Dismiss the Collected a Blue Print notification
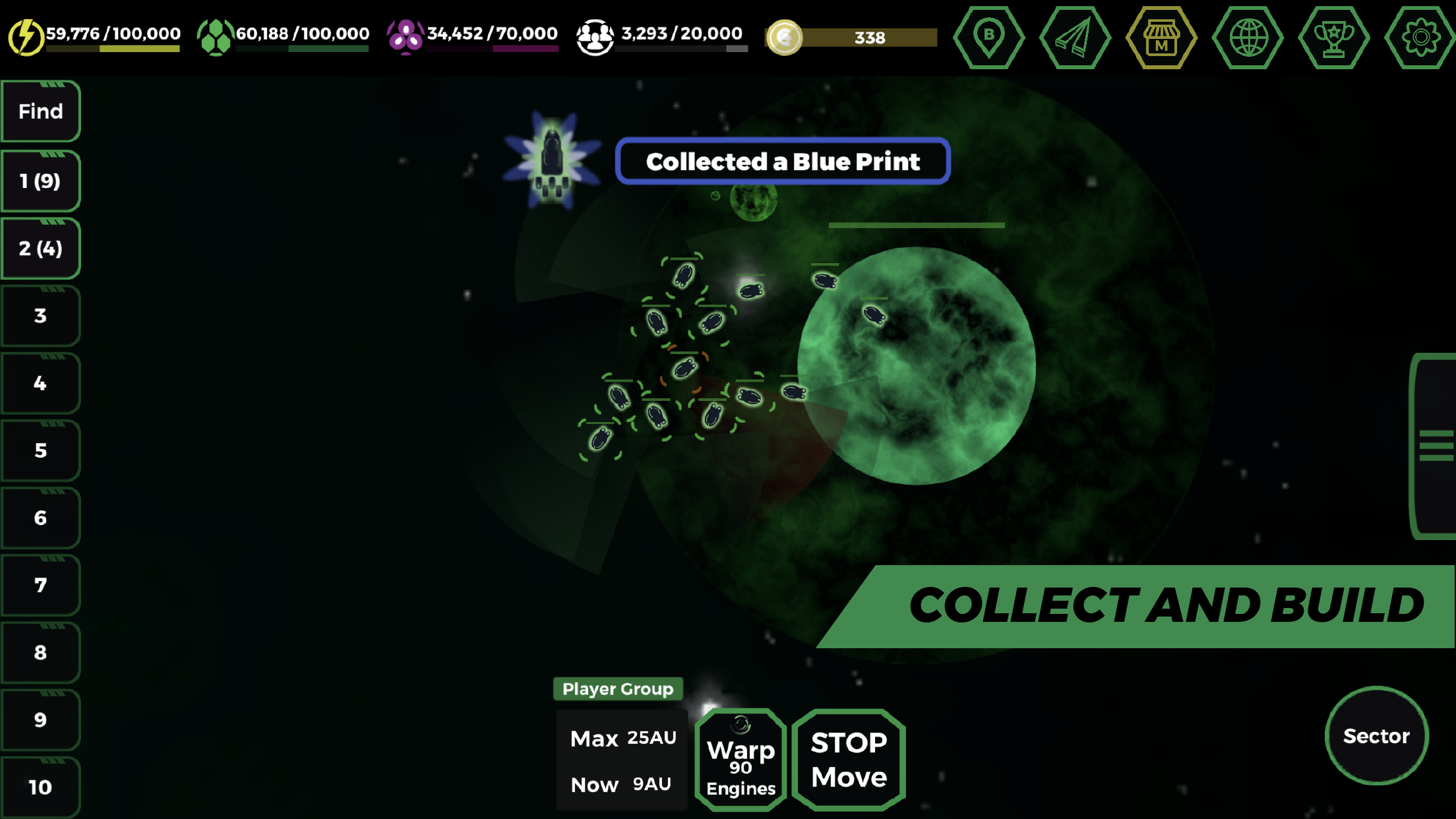 783,162
